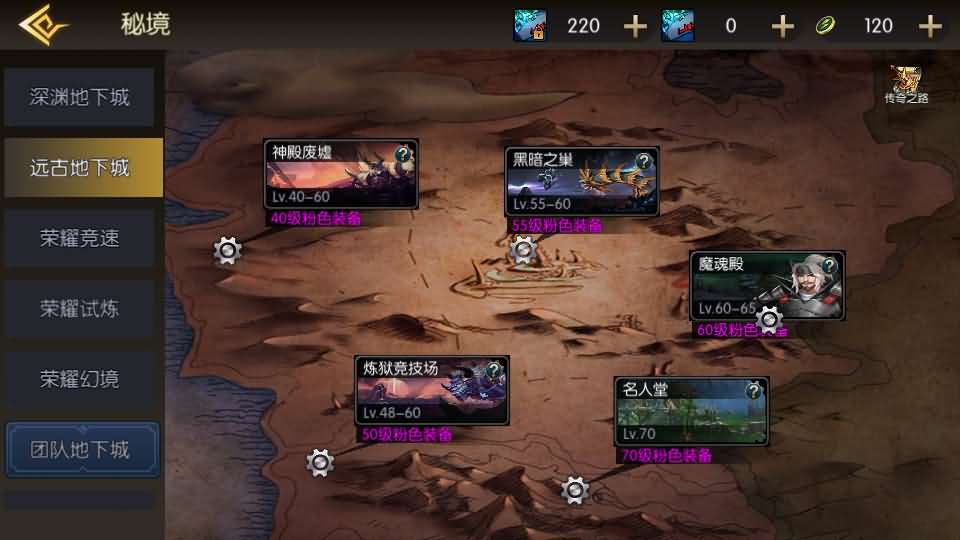Switch to the 荣耀试炼 tab

[x=80, y=308]
